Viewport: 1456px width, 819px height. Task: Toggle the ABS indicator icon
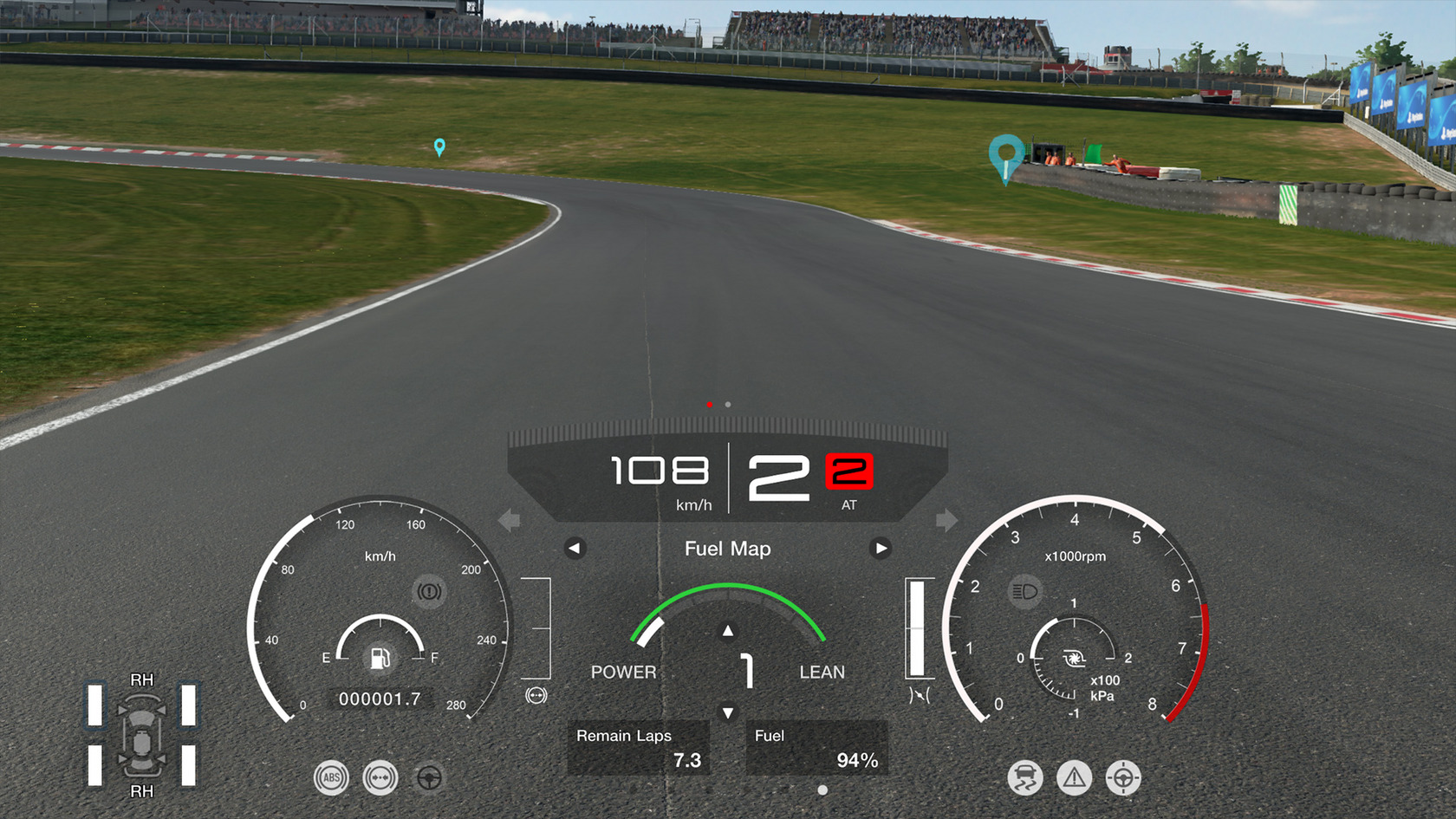331,777
